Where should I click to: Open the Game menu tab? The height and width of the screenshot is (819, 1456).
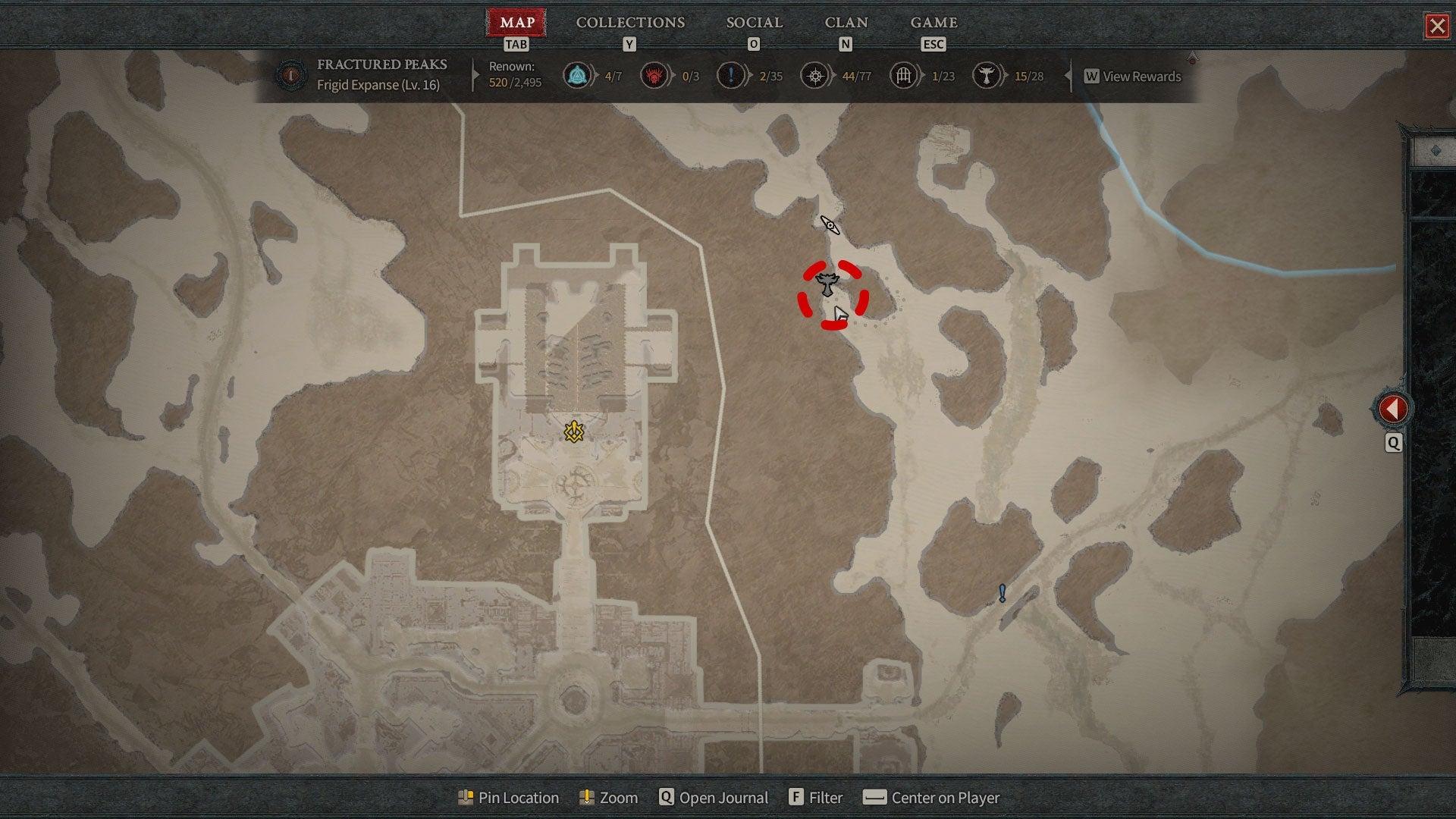coord(934,23)
